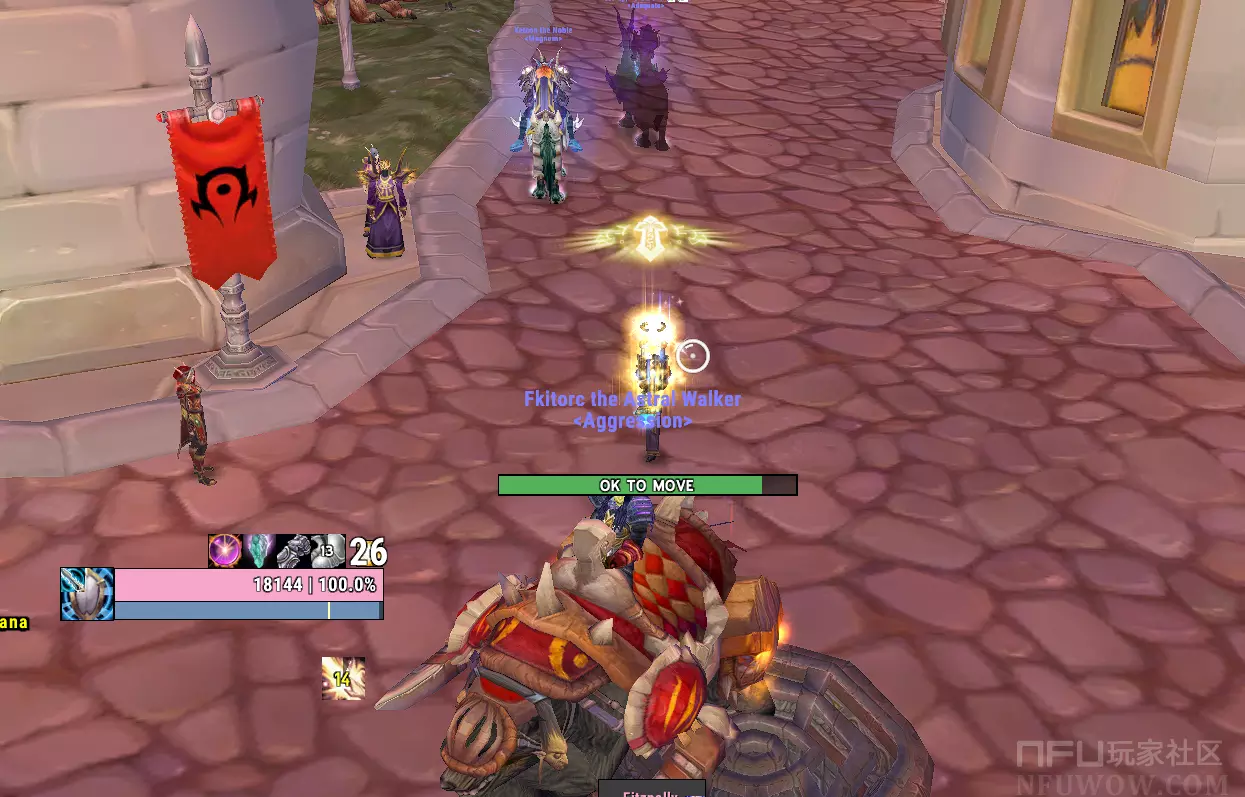
Task: Click the teal crystal buff icon
Action: pyautogui.click(x=259, y=551)
